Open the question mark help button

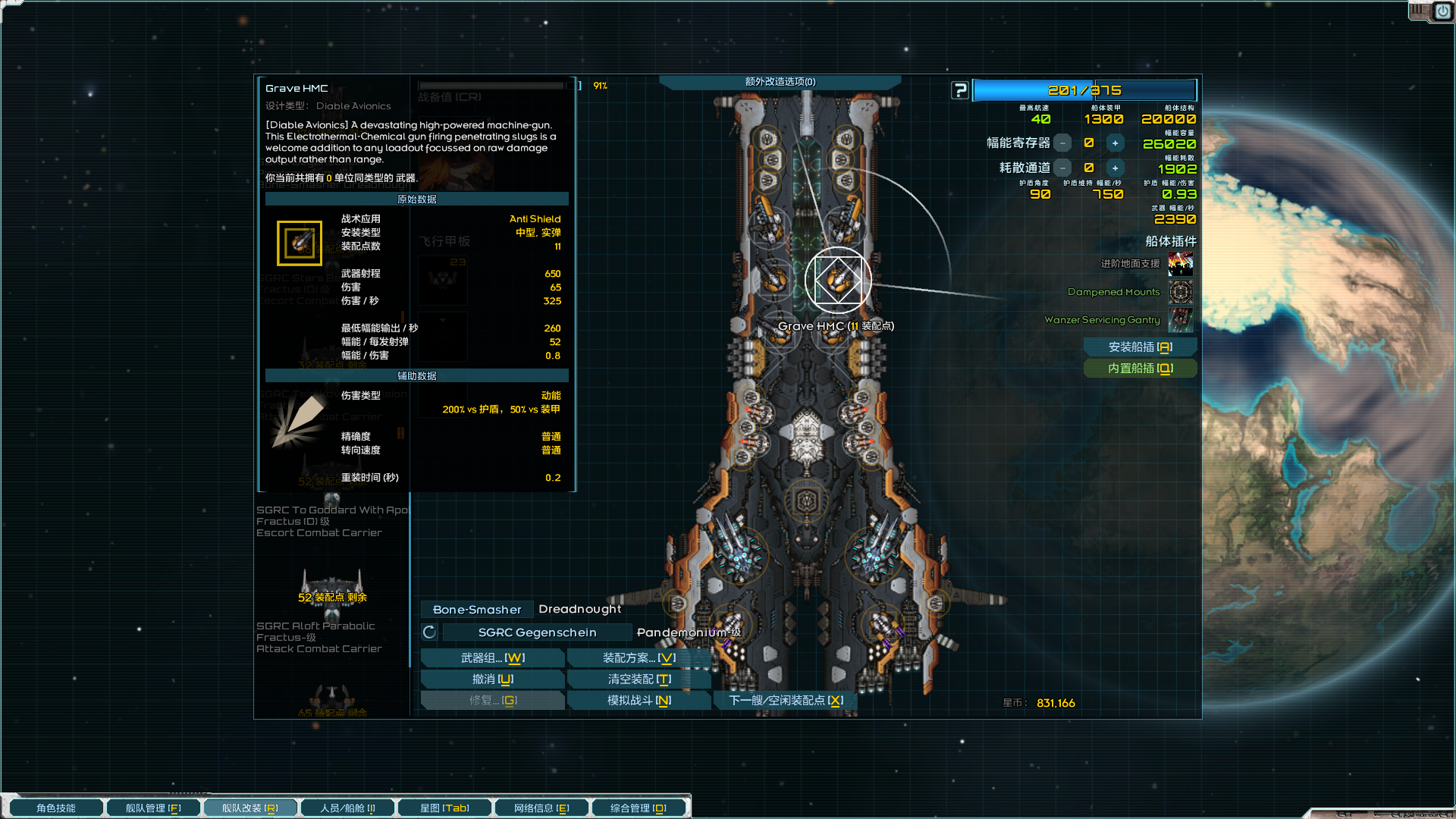coord(960,91)
